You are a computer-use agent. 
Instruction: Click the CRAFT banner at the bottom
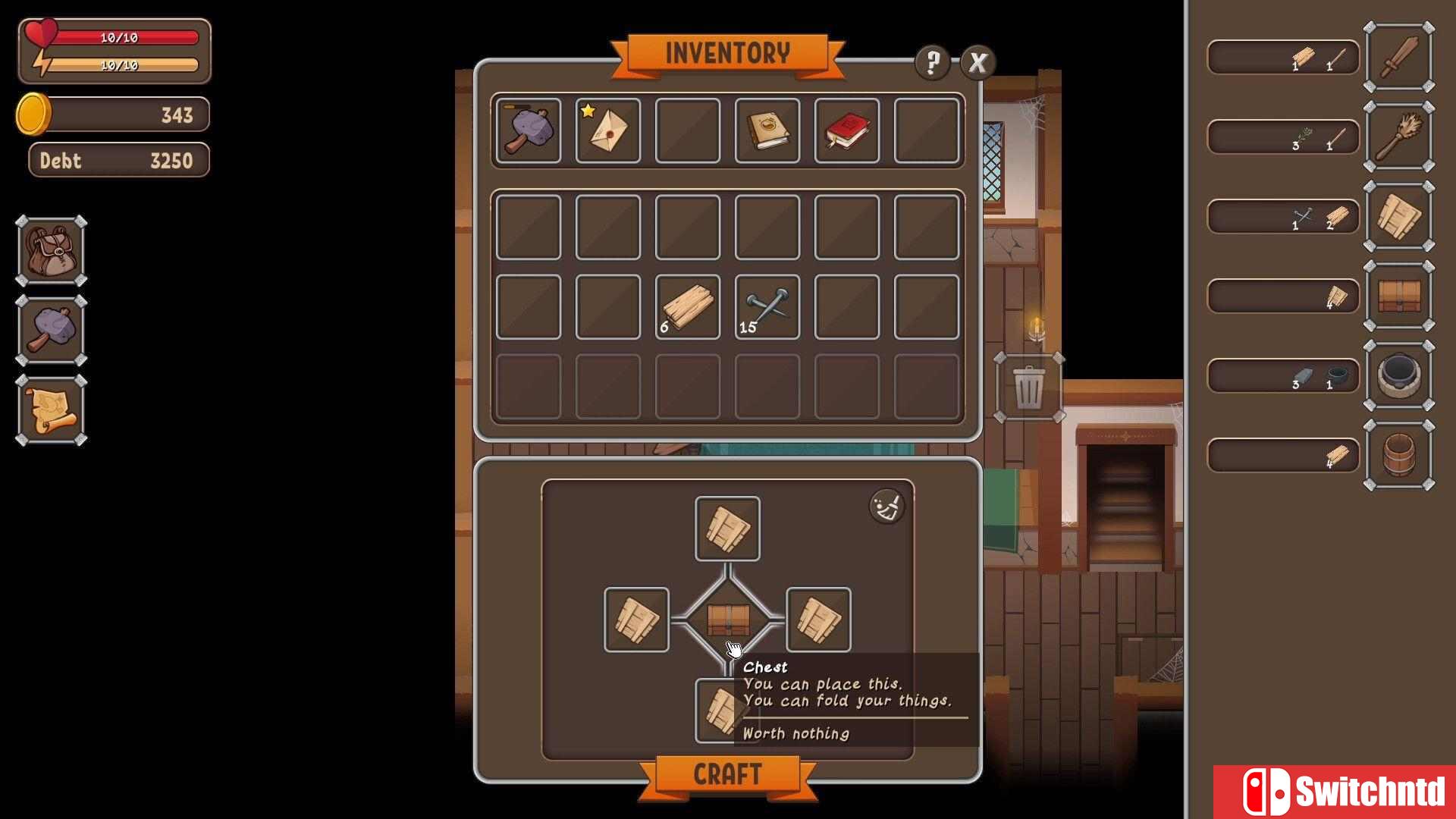pos(728,774)
